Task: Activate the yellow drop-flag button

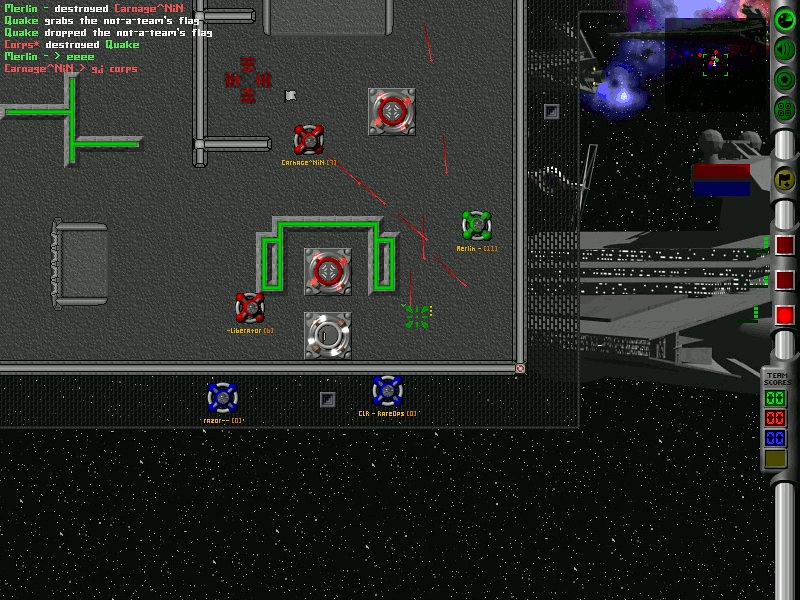Action: 785,179
